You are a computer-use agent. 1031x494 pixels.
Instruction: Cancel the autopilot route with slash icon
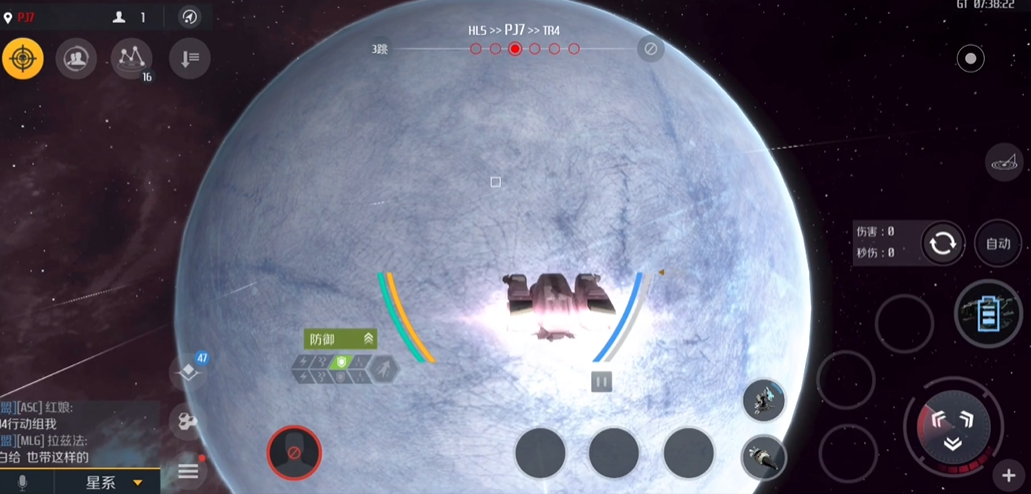click(650, 48)
